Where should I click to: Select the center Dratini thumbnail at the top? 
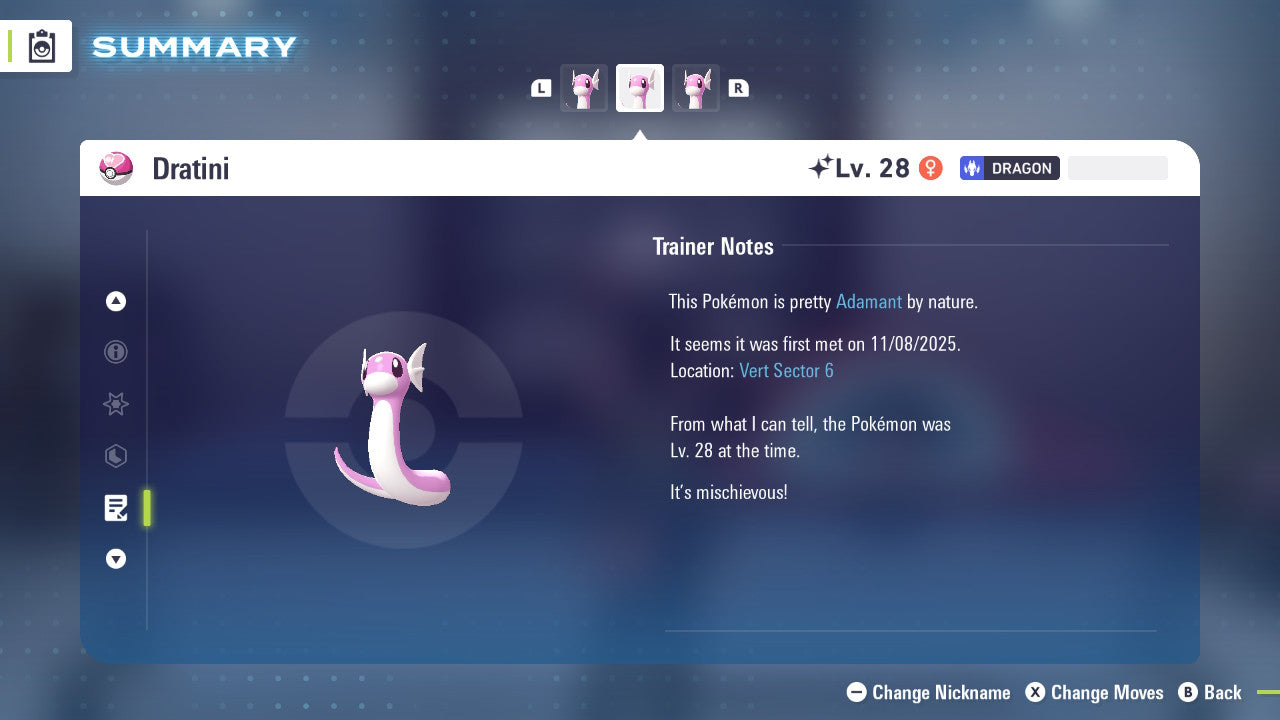640,87
